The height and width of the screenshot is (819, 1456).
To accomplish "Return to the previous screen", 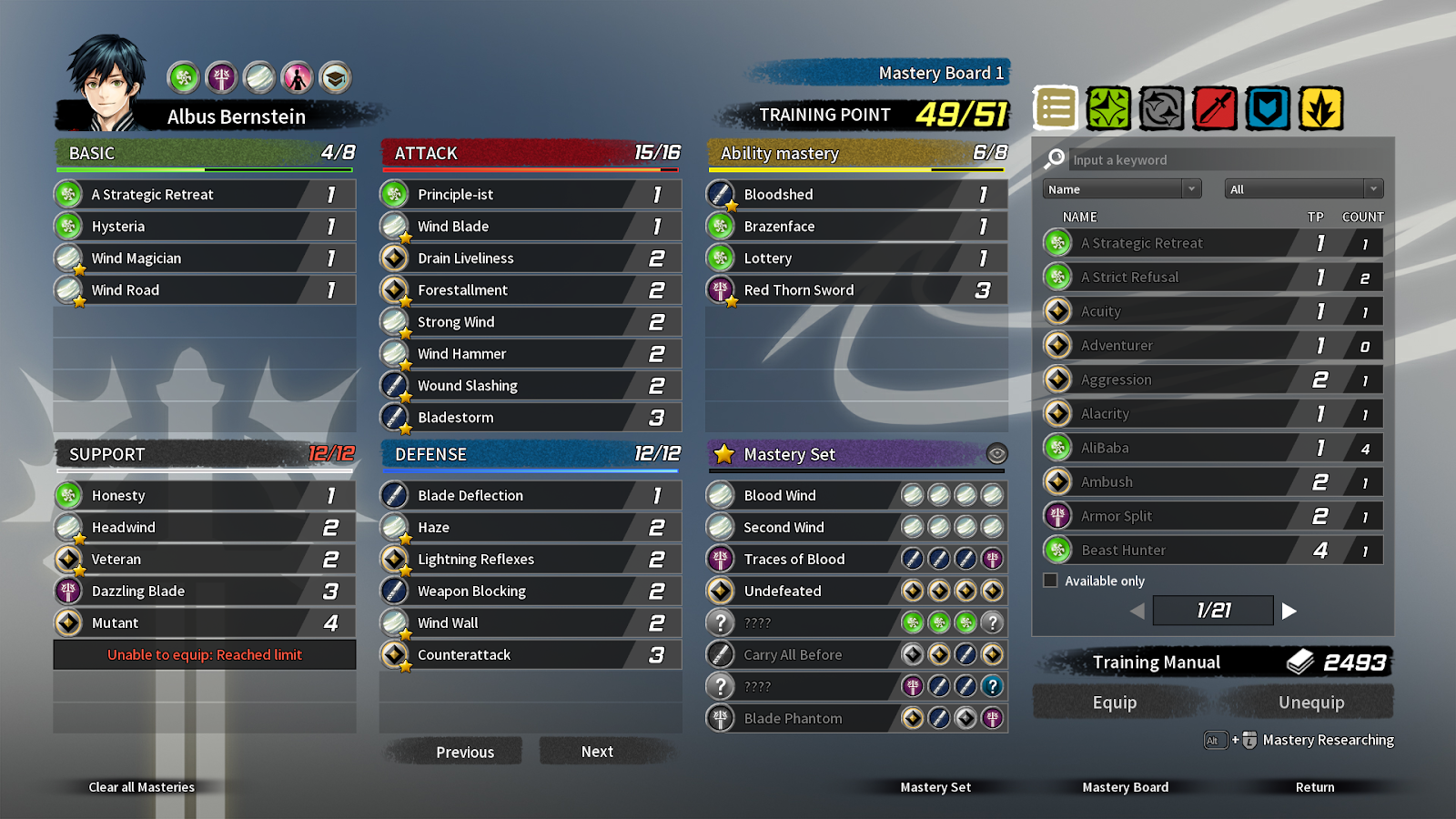I will (1314, 787).
